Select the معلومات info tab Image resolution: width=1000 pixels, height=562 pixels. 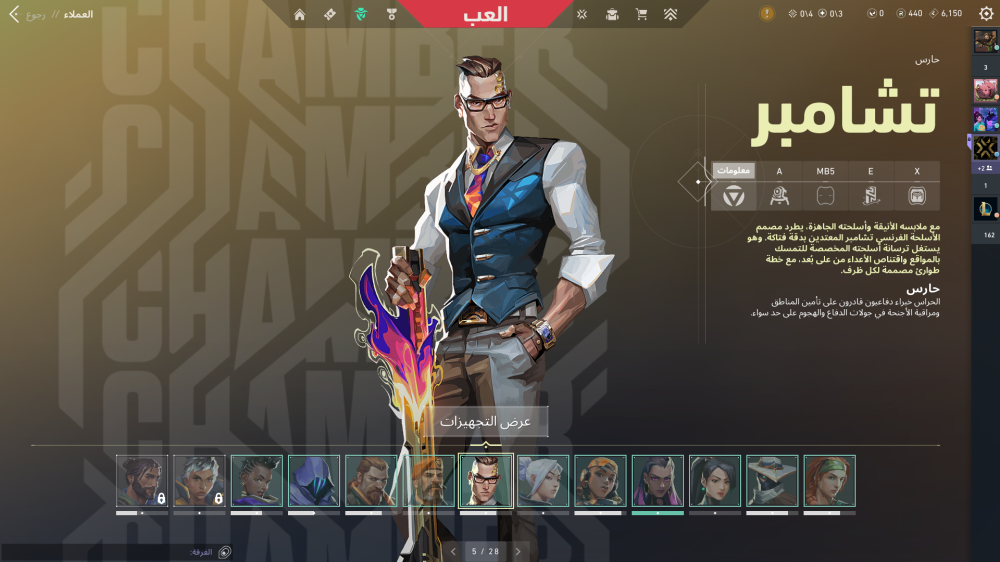coord(734,171)
